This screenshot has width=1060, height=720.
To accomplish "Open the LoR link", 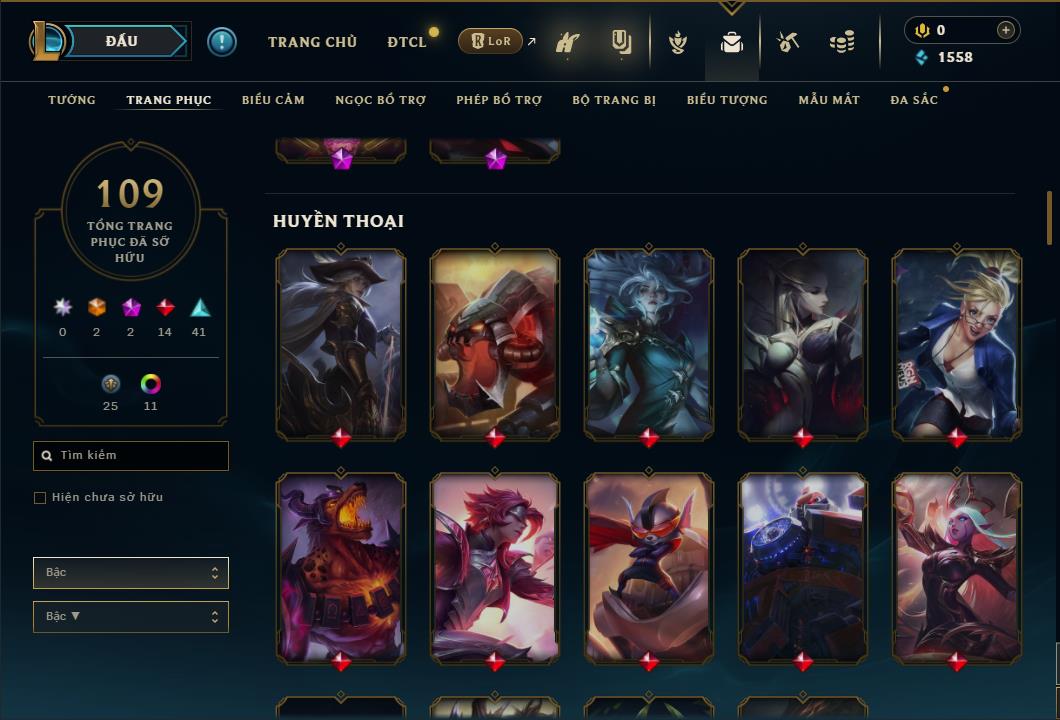I will point(490,41).
